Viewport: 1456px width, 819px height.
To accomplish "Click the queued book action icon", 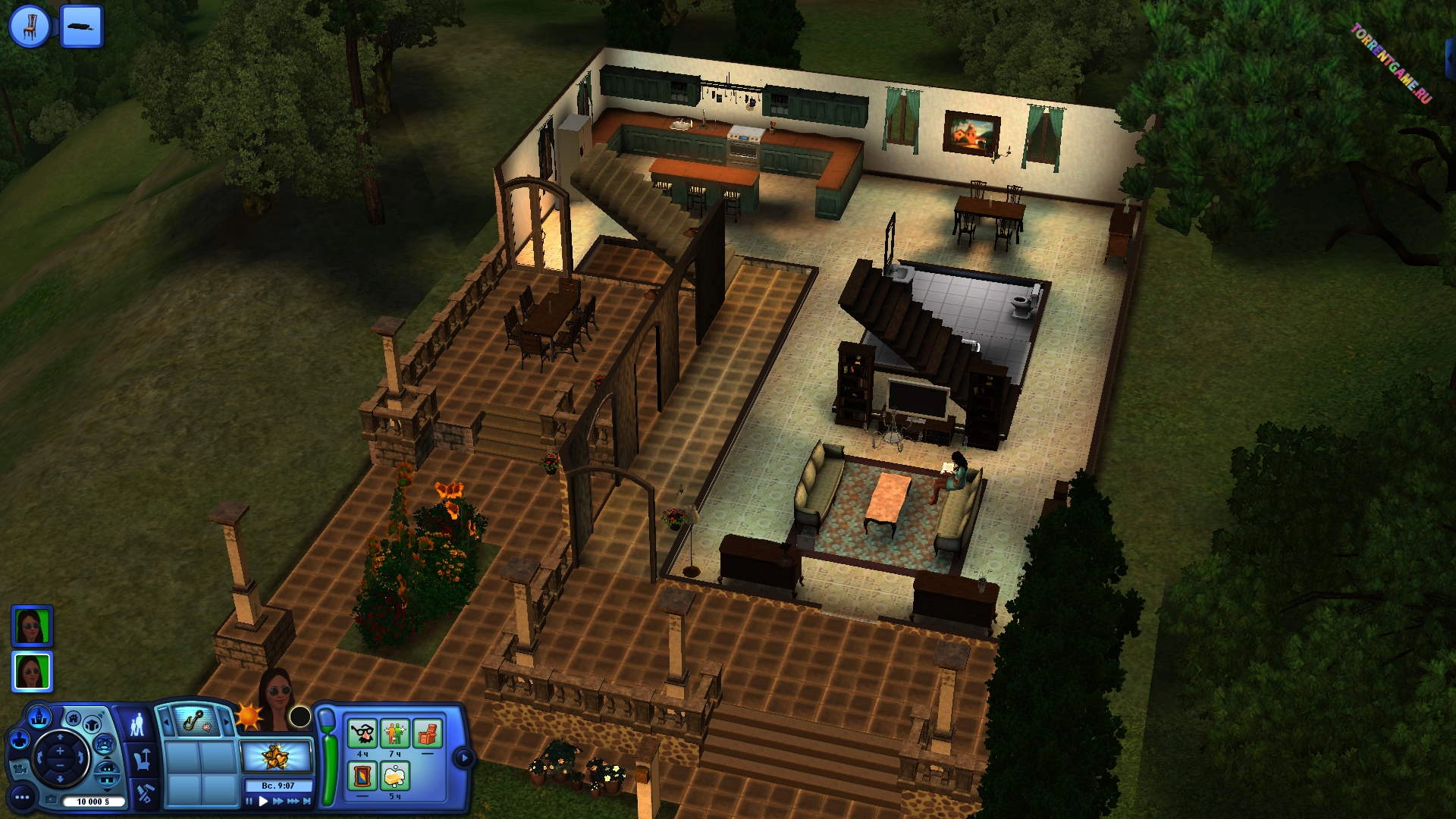I will point(81,26).
